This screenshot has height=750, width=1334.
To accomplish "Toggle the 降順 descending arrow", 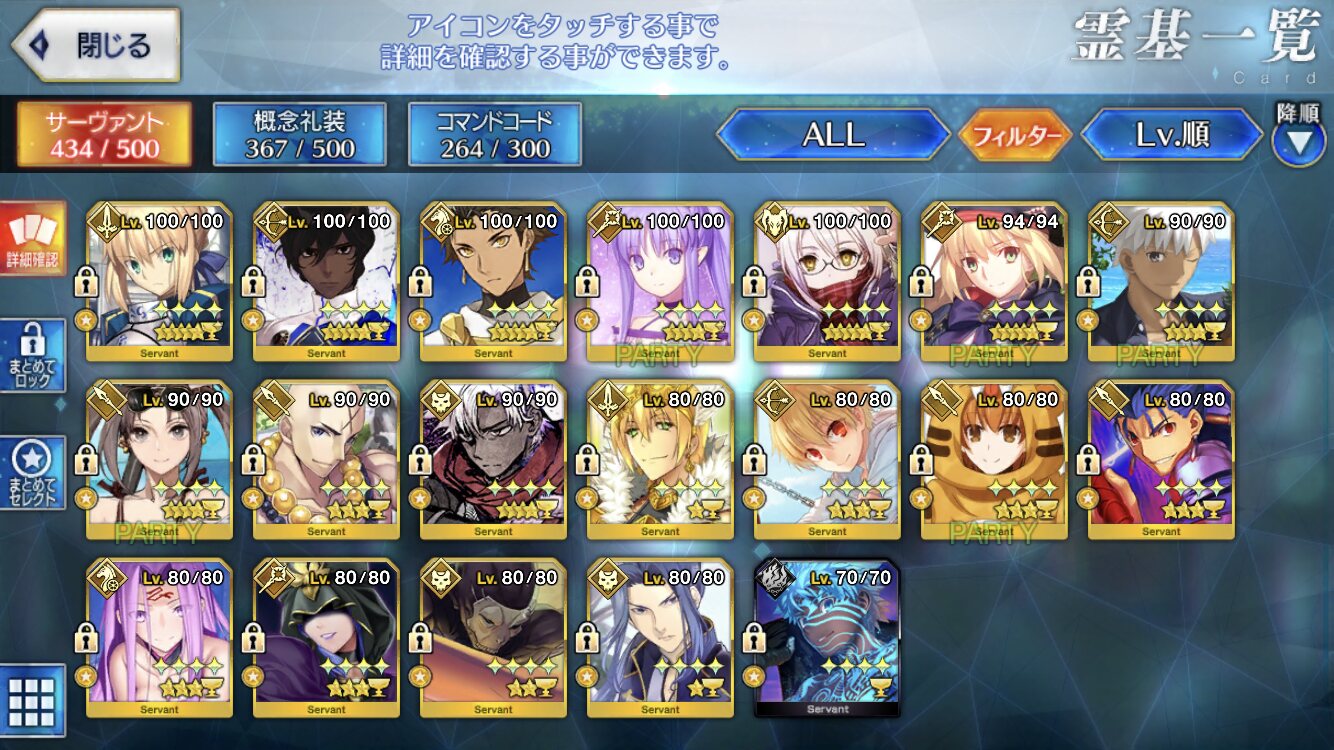I will pos(1298,140).
